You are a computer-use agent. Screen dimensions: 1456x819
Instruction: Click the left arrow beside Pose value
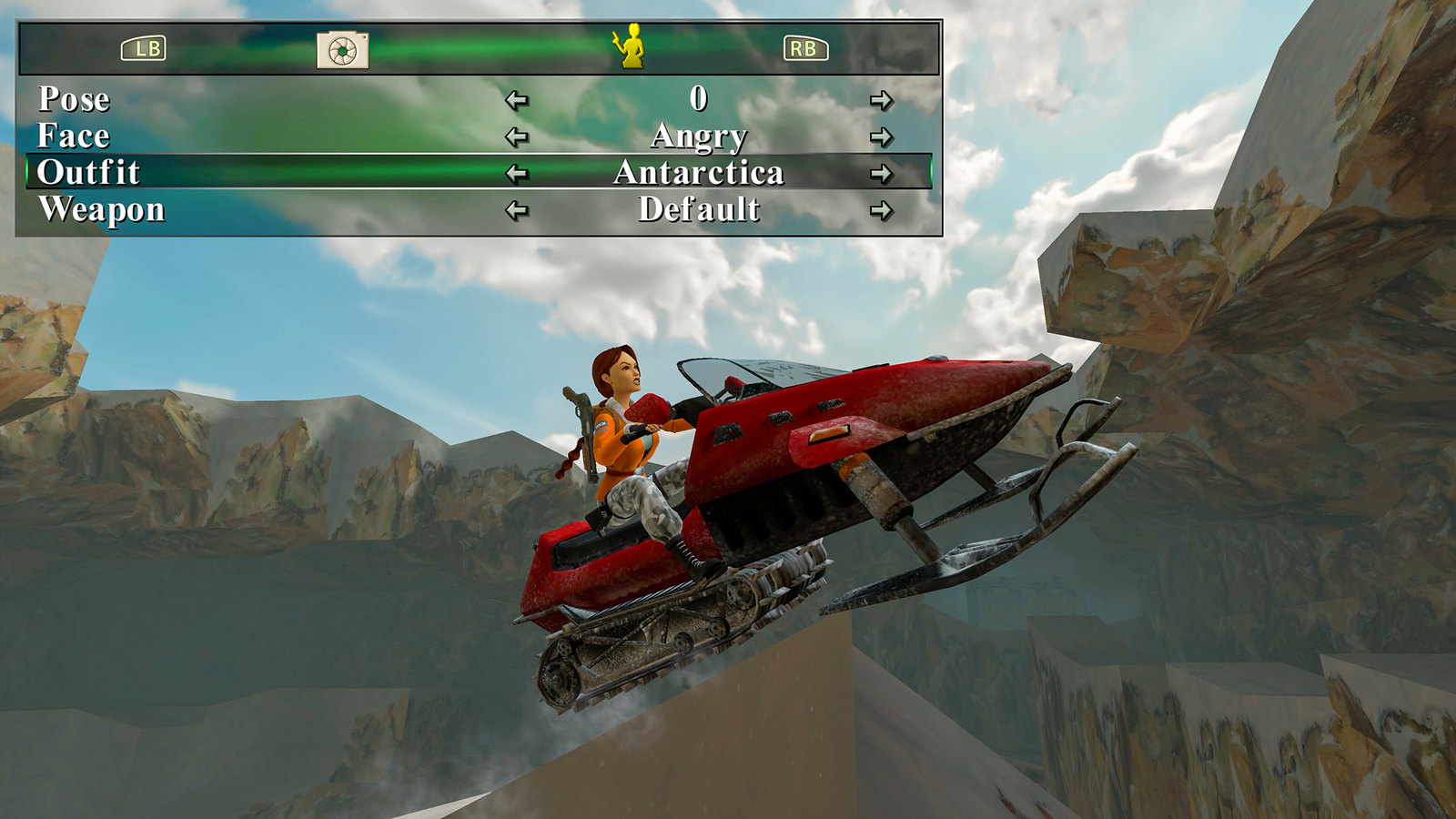pyautogui.click(x=519, y=98)
